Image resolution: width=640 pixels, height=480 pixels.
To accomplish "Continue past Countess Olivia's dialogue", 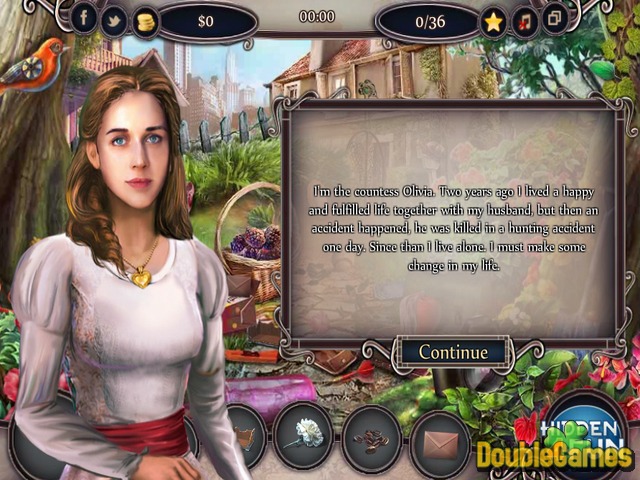I will 453,351.
